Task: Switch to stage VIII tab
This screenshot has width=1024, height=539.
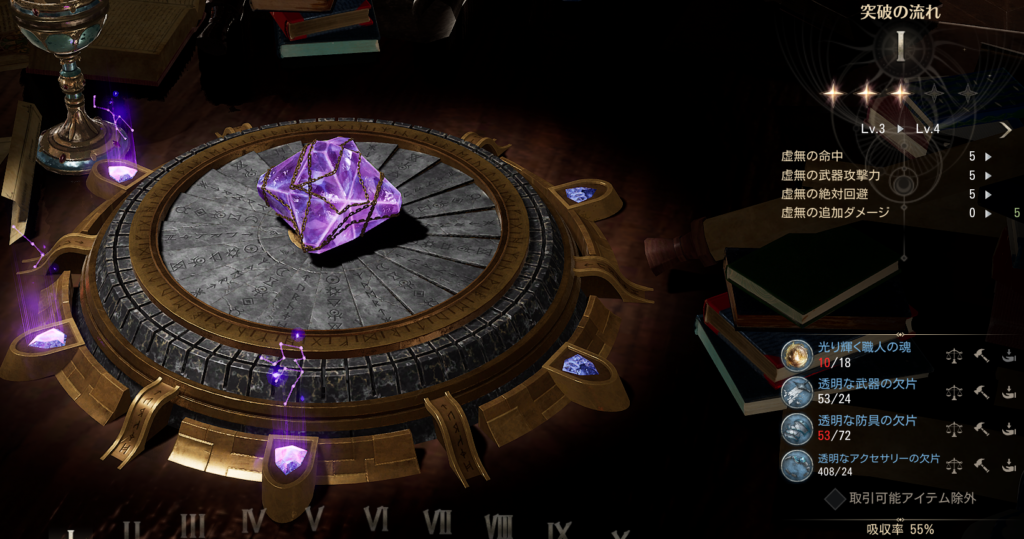Action: (x=499, y=526)
